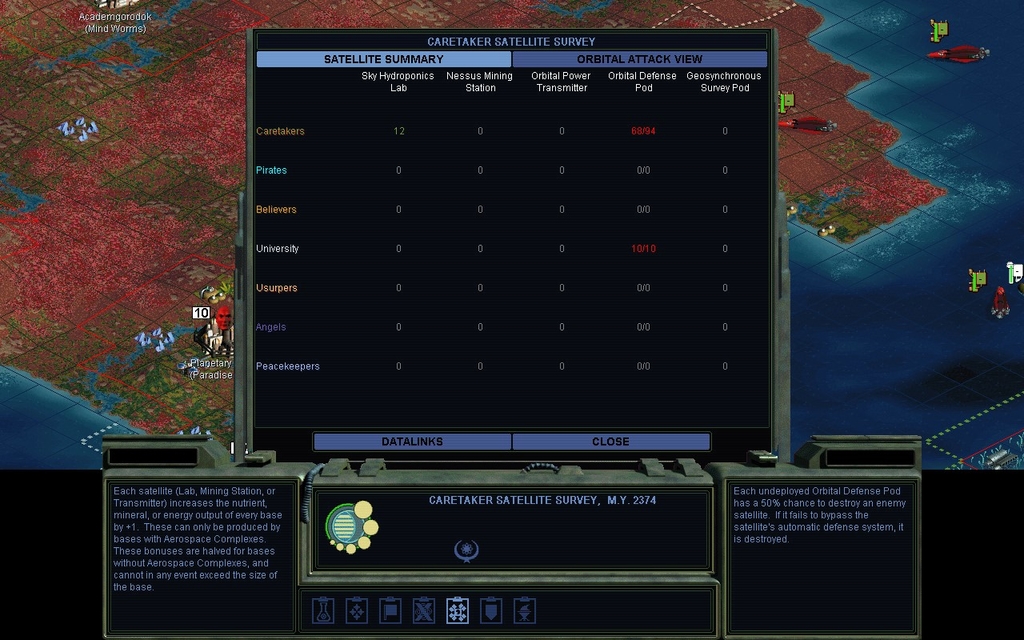Click the four-diamond clipboard report icon
The width and height of the screenshot is (1024, 640).
(x=357, y=610)
